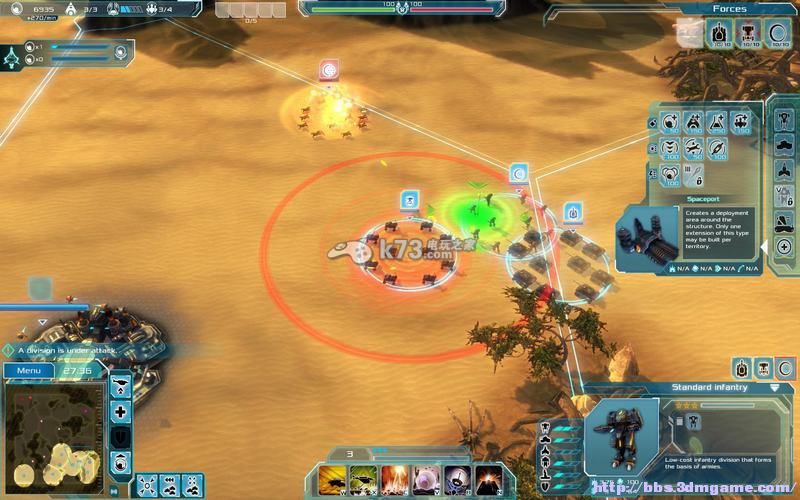Select the heavy tank force group icon
Viewport: 800px width, 500px height.
[x=720, y=33]
